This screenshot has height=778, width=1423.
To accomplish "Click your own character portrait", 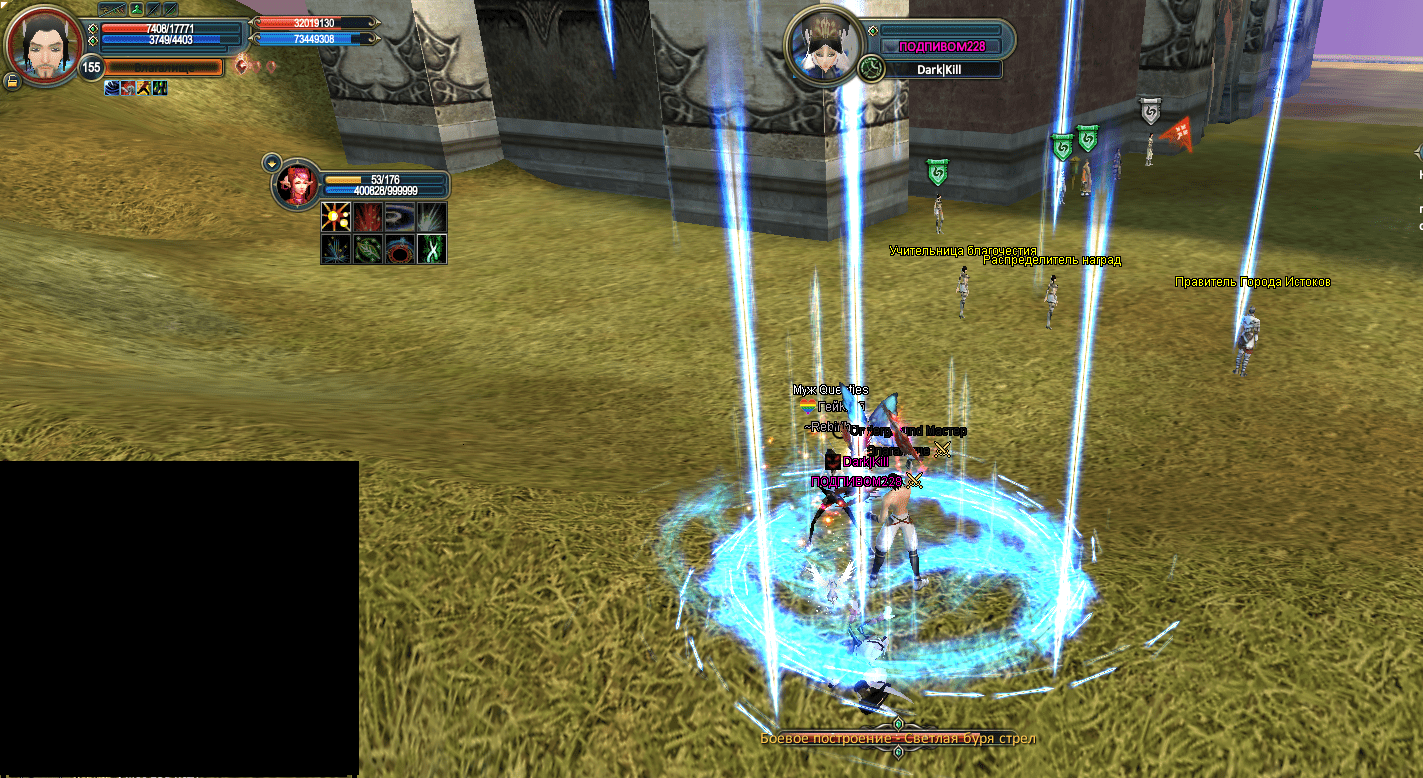I will [43, 45].
